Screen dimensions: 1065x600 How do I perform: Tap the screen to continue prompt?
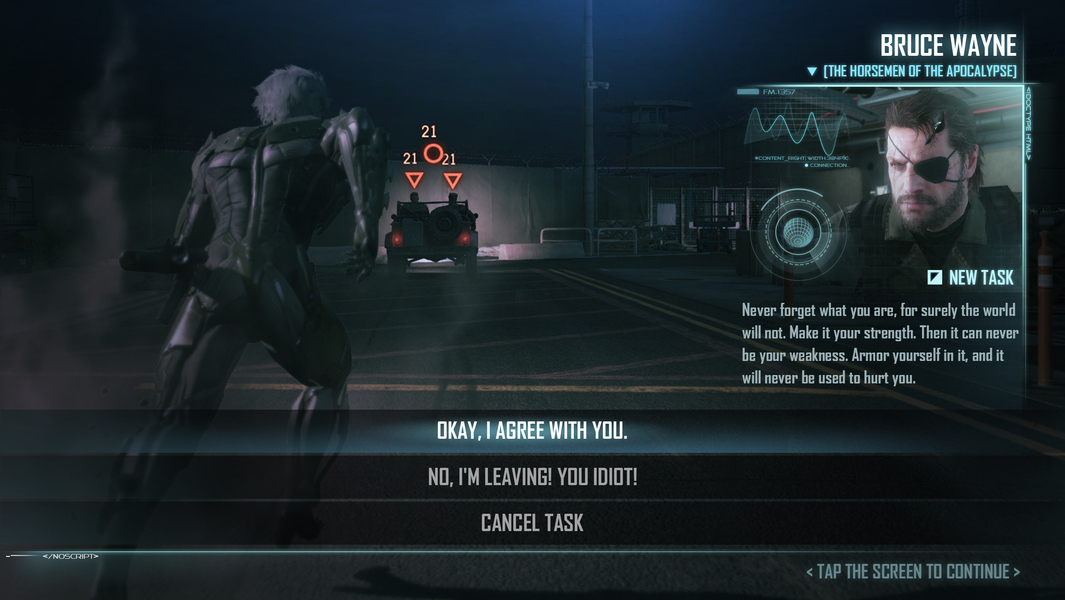click(x=912, y=572)
